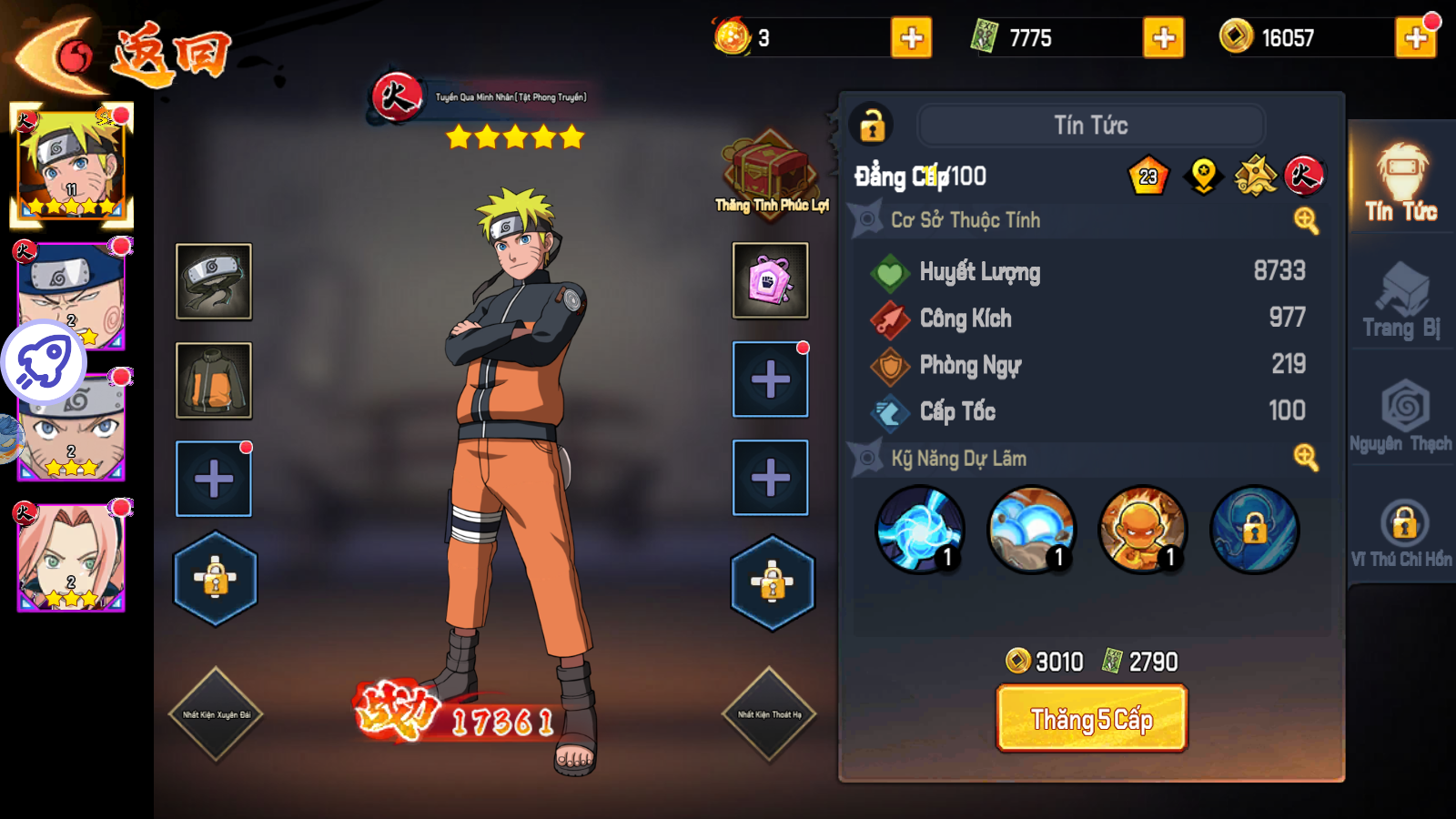Image resolution: width=1456 pixels, height=819 pixels.
Task: Select the orange jacket equipment slot
Action: tap(214, 380)
